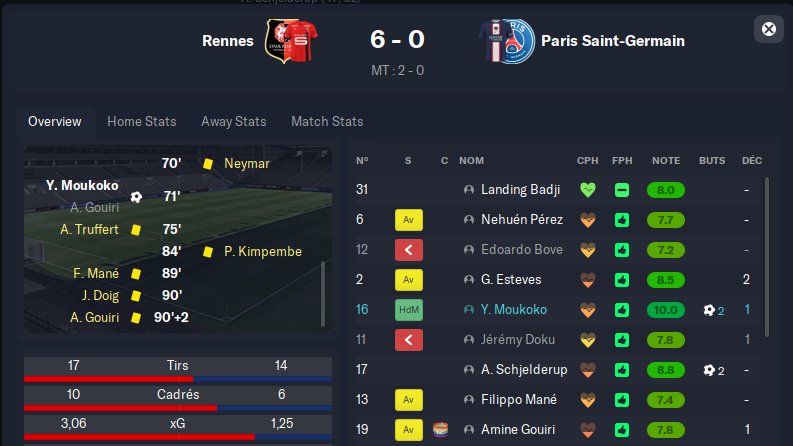This screenshot has width=793, height=446.
Task: Select Edoardo Bove's row
Action: coord(520,249)
